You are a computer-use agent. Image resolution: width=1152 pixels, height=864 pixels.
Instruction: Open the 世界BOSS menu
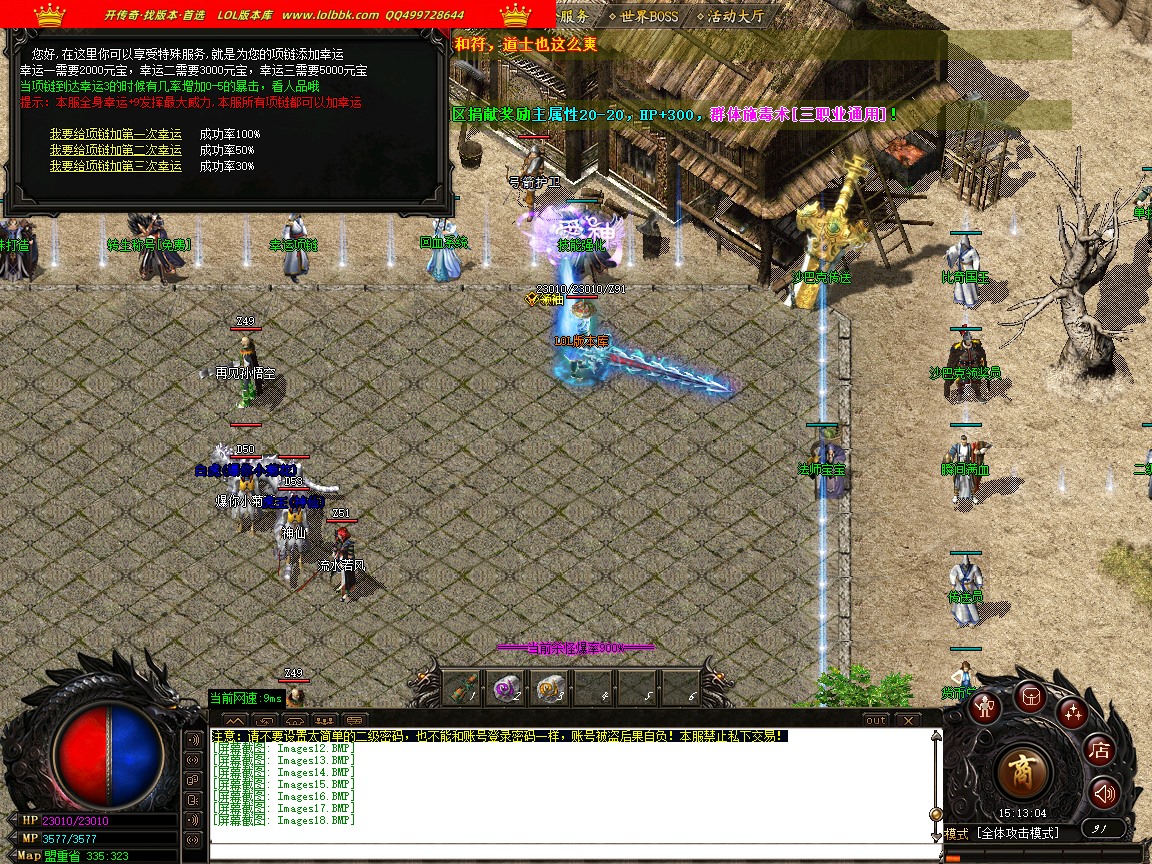[x=643, y=16]
